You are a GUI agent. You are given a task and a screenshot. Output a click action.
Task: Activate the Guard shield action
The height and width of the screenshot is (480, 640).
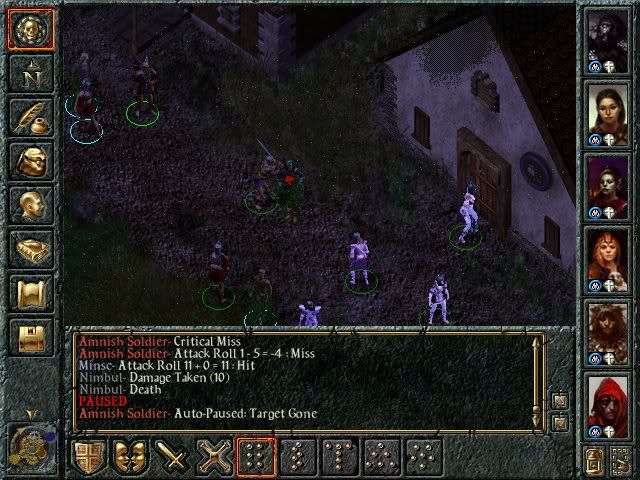click(89, 458)
